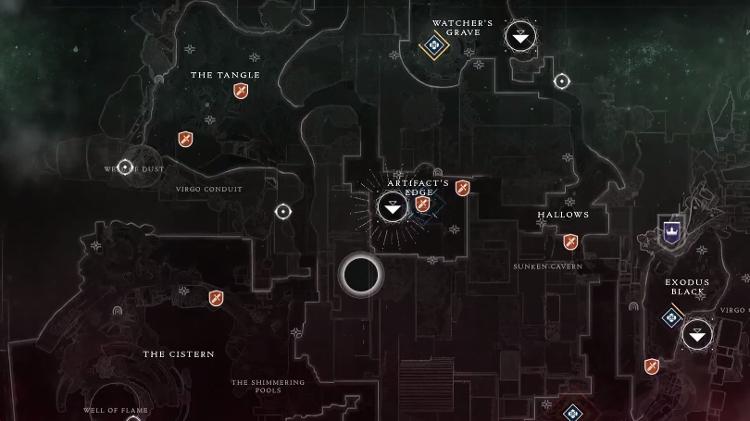Select the circular marker beside Virgo Conduit
750x421 pixels.
point(283,212)
